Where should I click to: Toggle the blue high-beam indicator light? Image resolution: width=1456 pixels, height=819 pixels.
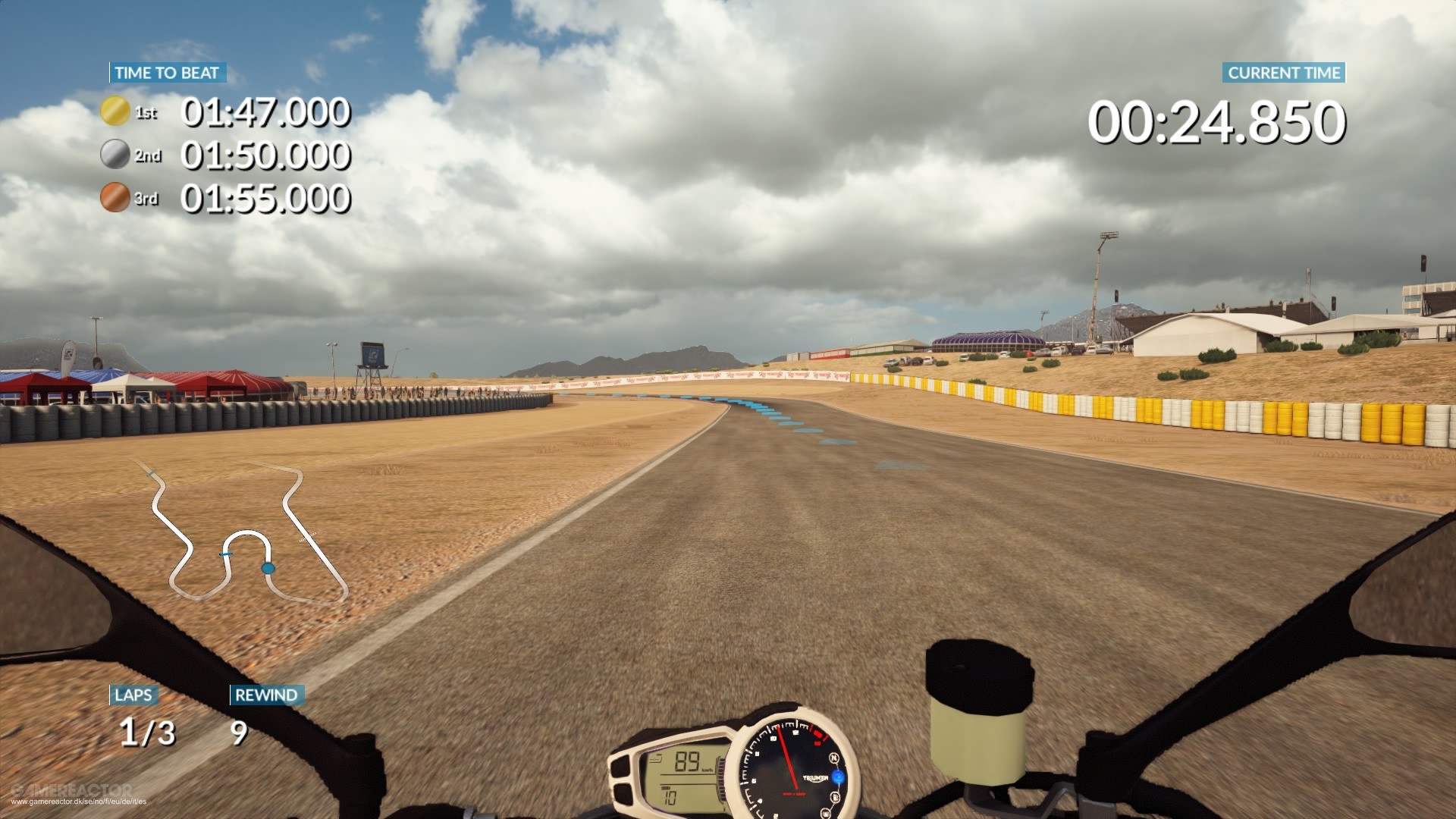point(836,777)
